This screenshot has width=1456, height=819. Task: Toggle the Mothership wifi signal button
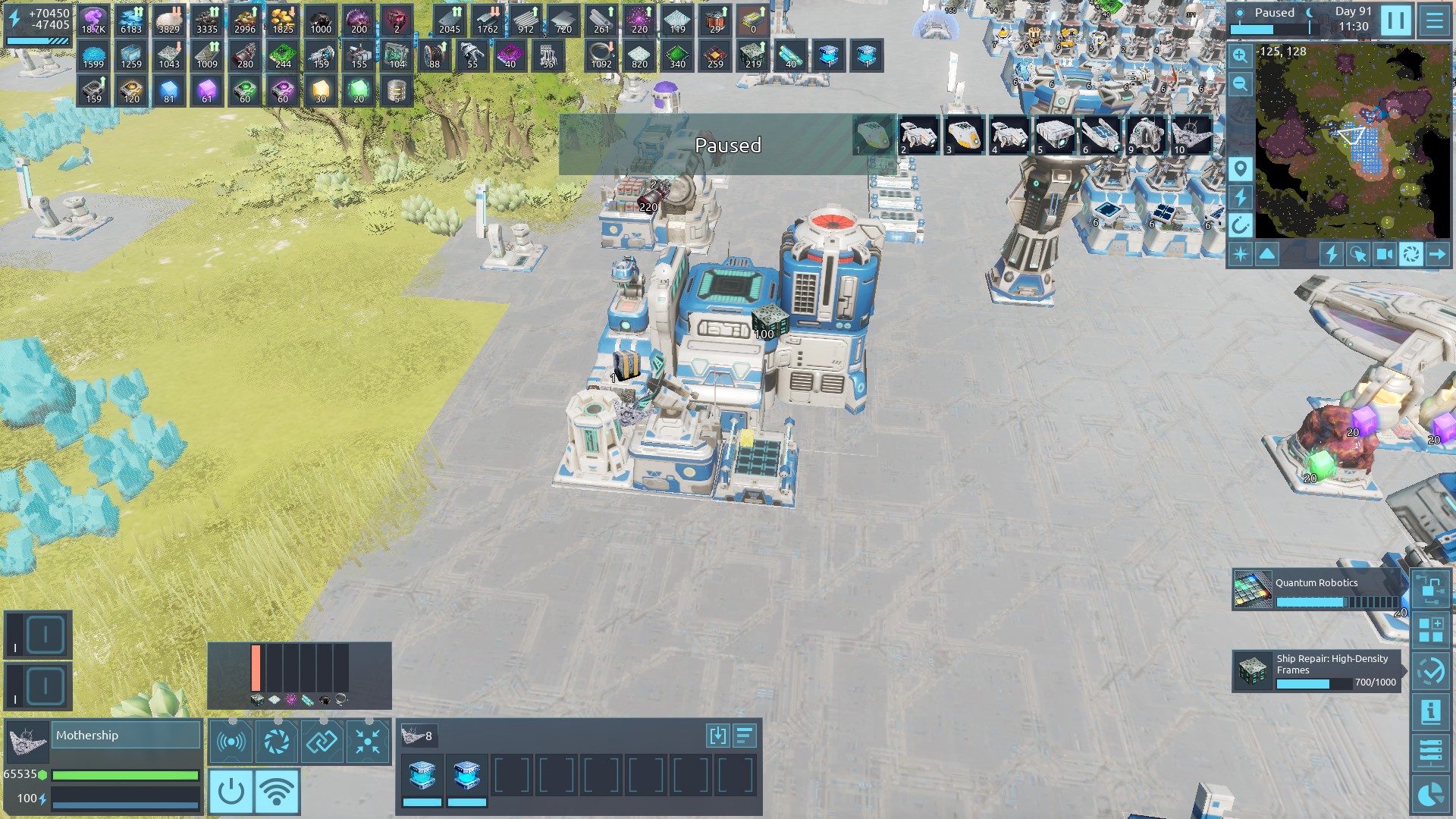click(x=277, y=791)
